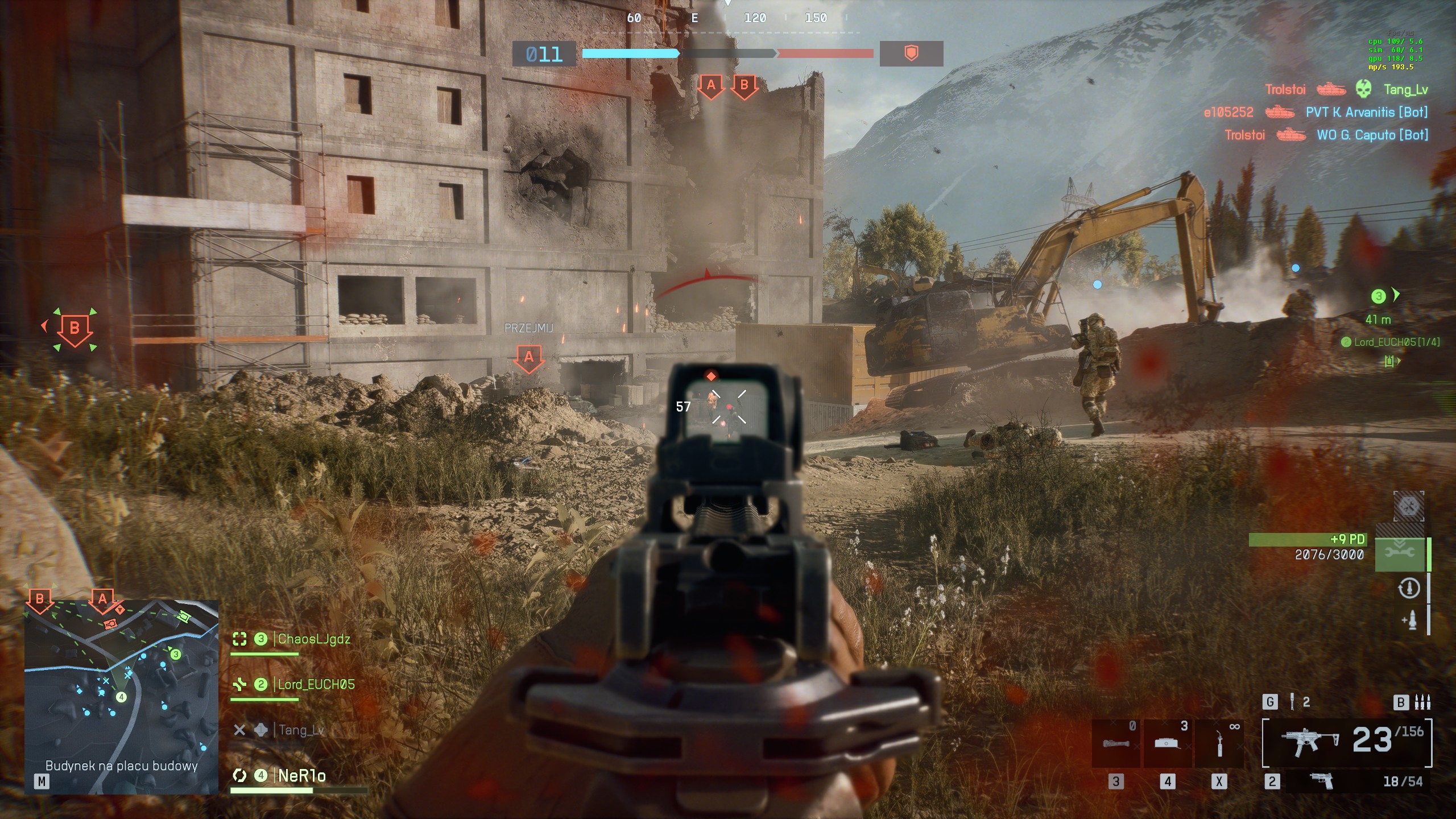Select the rocket launcher gadget slot

(x=1115, y=742)
